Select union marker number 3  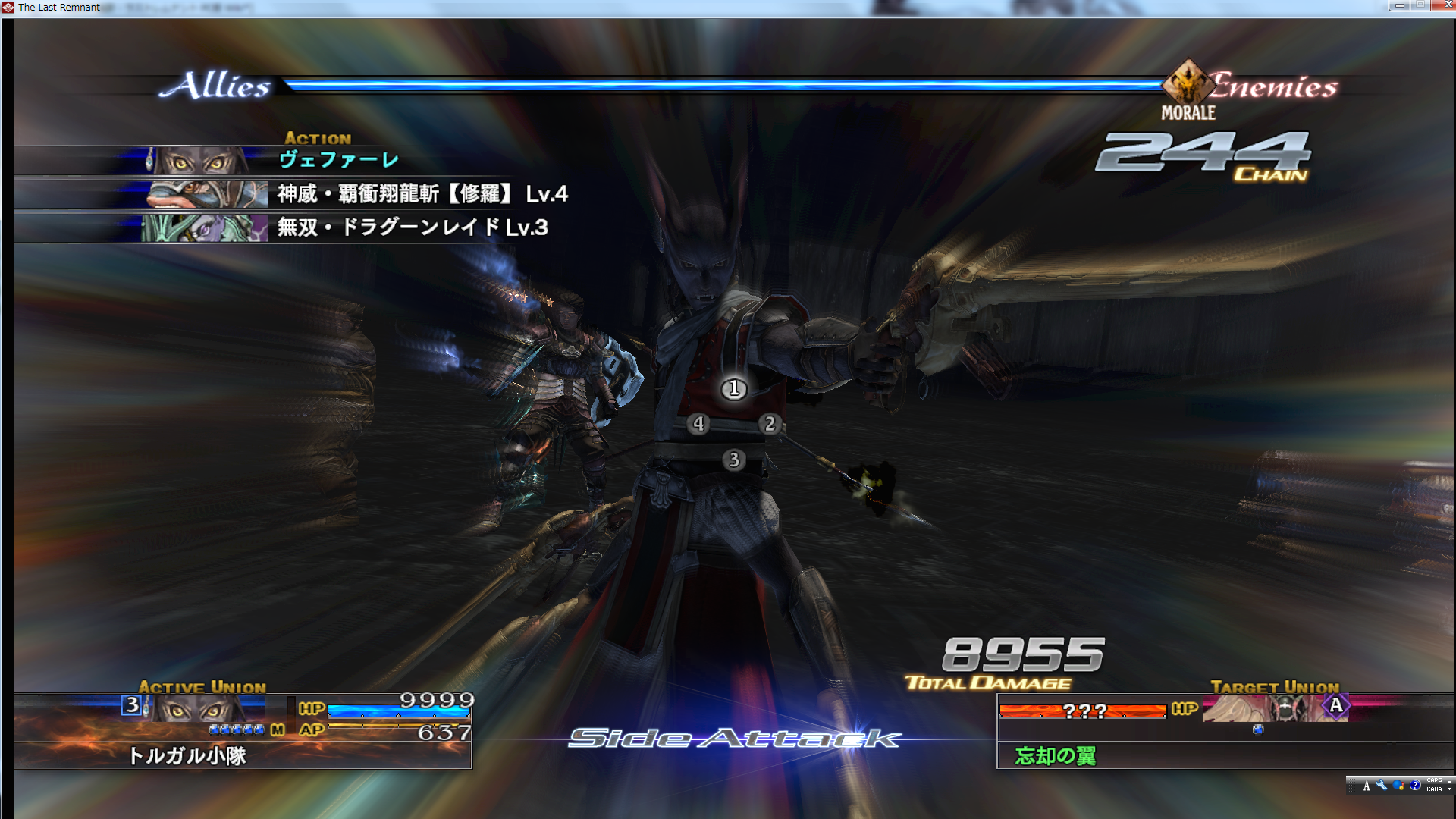click(733, 460)
